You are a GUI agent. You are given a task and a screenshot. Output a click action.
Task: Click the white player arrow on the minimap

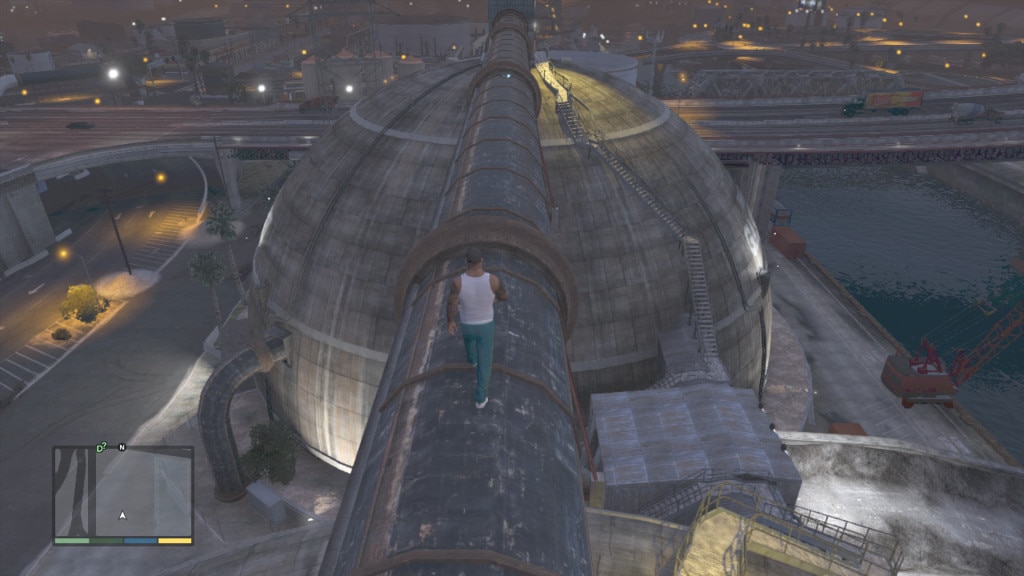pos(123,515)
